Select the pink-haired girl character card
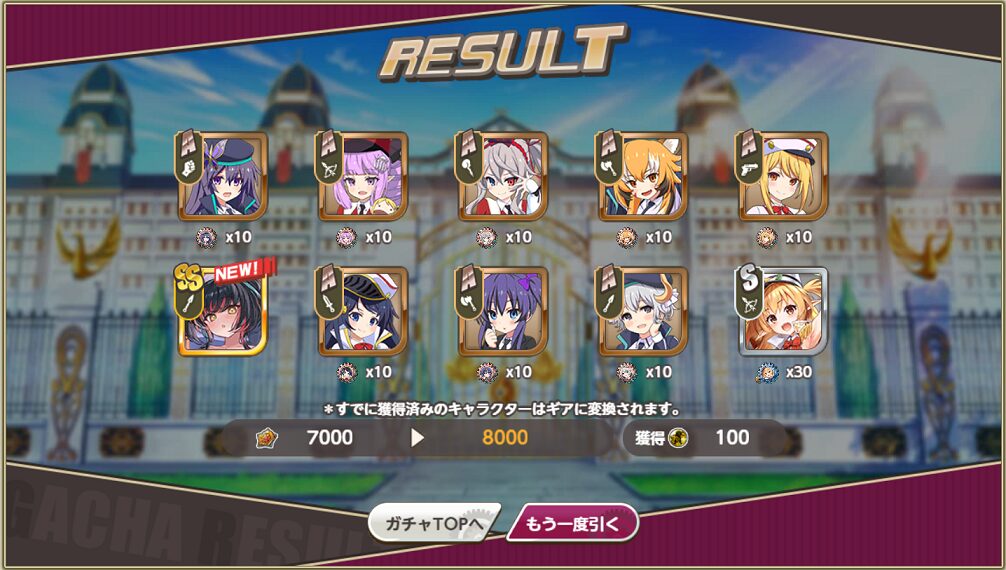1006x570 pixels. click(363, 176)
